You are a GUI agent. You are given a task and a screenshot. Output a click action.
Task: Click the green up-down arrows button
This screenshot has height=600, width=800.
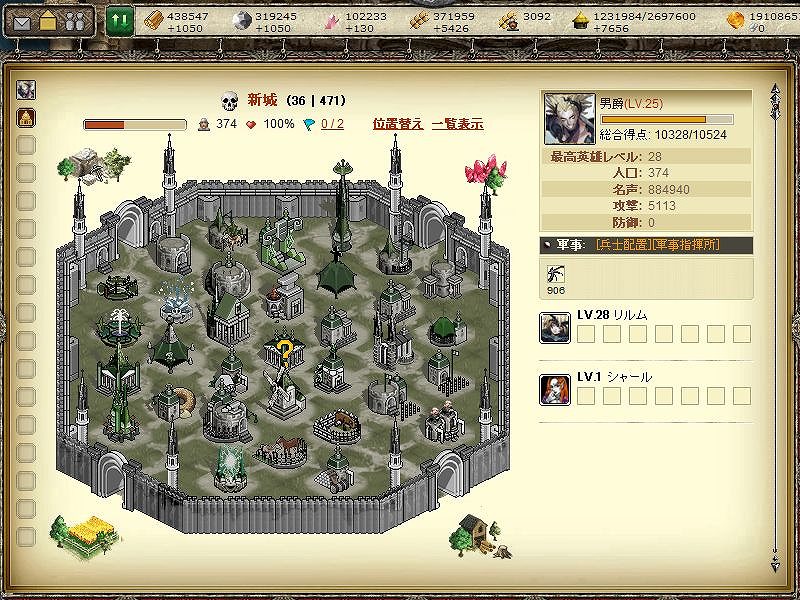[120, 20]
